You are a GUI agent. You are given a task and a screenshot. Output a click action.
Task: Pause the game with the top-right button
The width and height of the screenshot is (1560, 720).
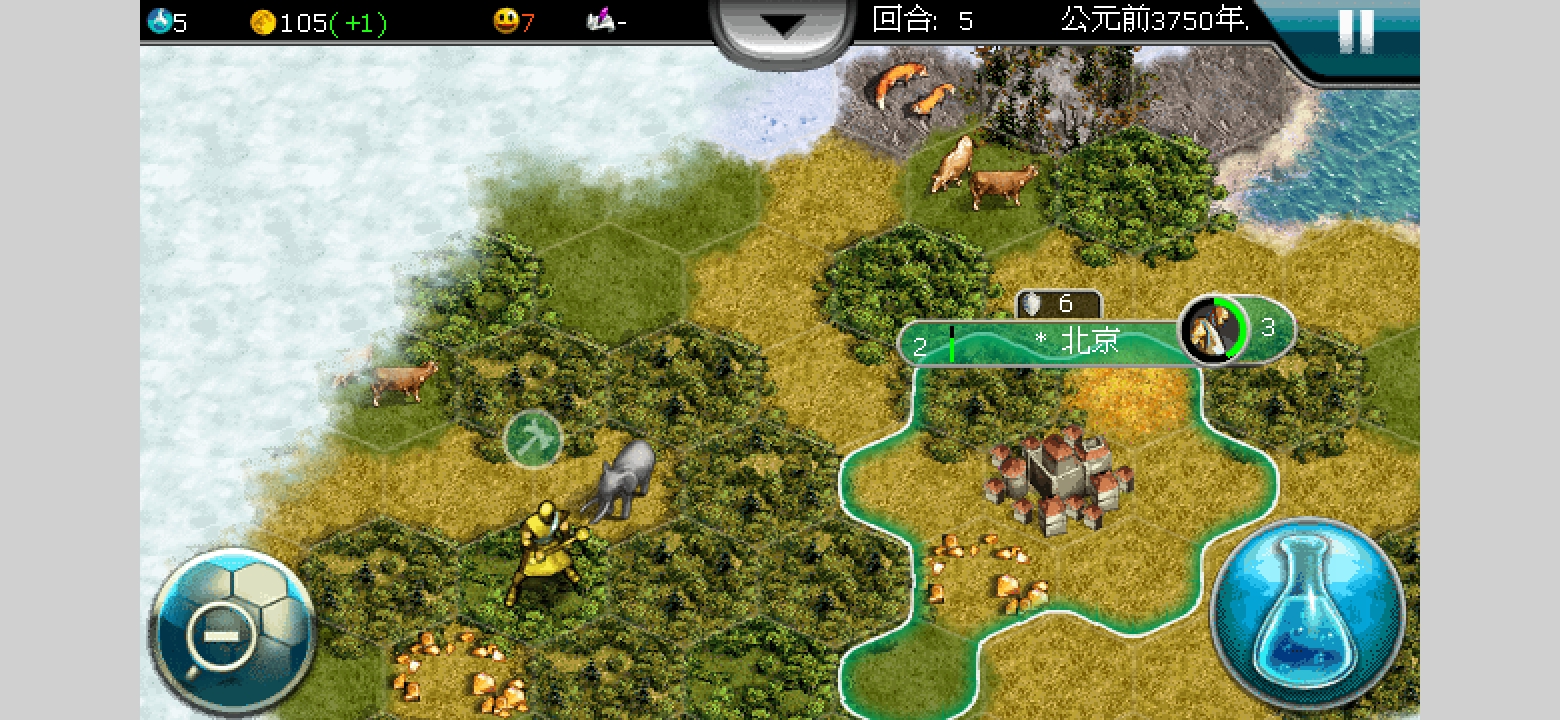point(1355,32)
